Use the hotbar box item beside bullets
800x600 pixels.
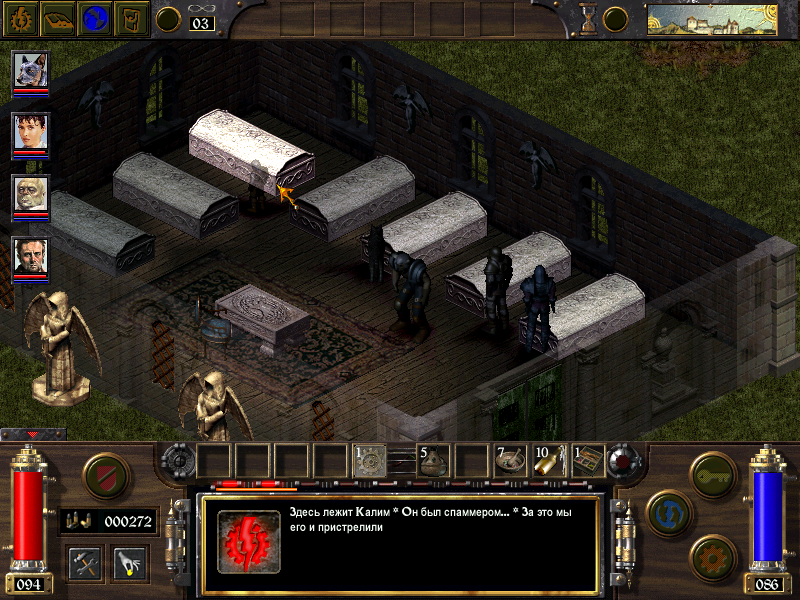pos(588,461)
